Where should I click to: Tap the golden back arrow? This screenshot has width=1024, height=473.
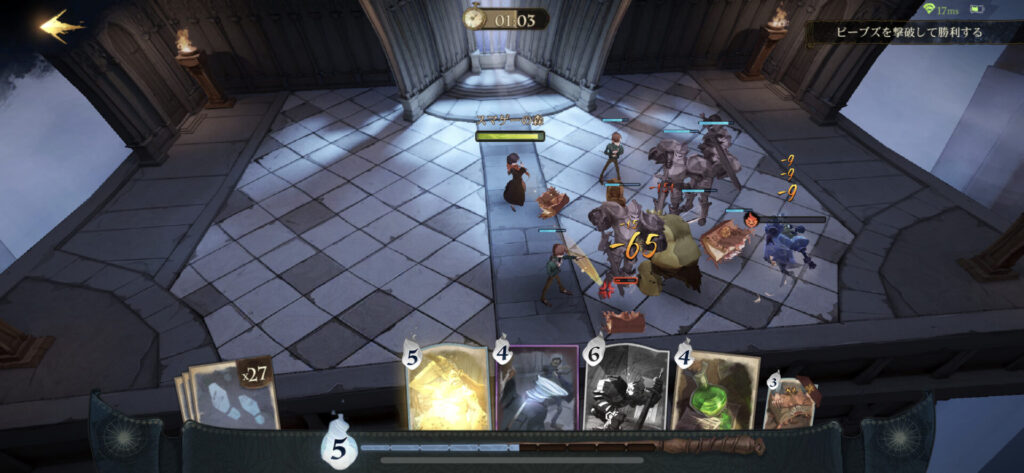62,26
